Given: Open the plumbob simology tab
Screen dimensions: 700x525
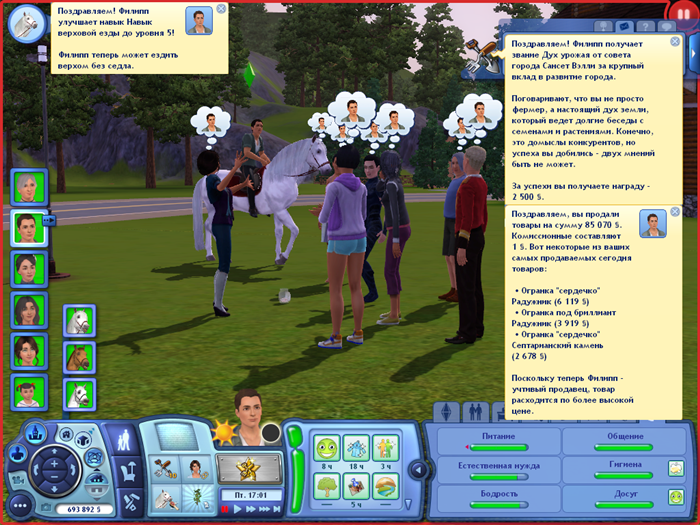Looking at the screenshot, I should [x=446, y=412].
